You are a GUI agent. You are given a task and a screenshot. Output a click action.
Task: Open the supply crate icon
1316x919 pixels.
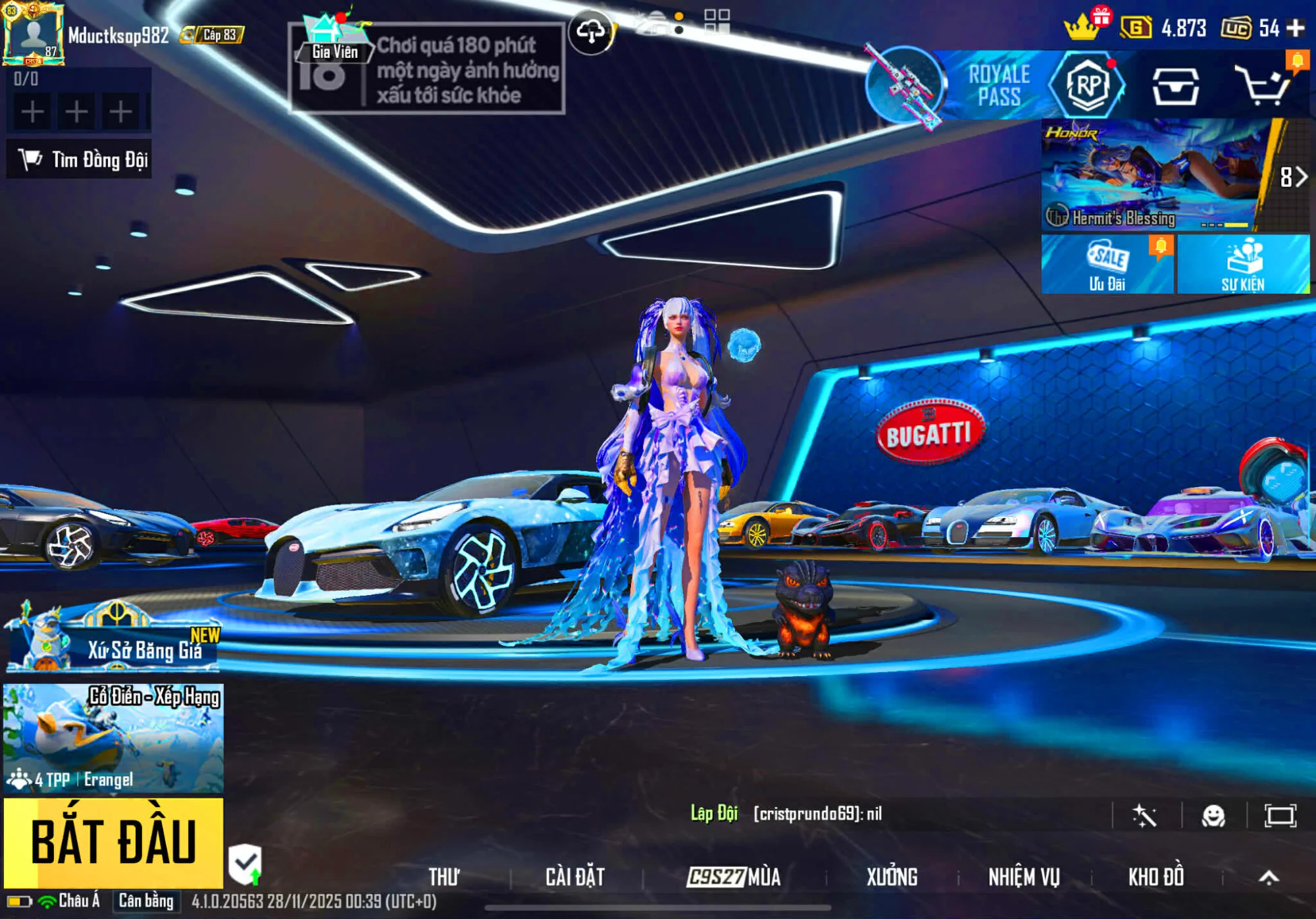click(x=1175, y=87)
